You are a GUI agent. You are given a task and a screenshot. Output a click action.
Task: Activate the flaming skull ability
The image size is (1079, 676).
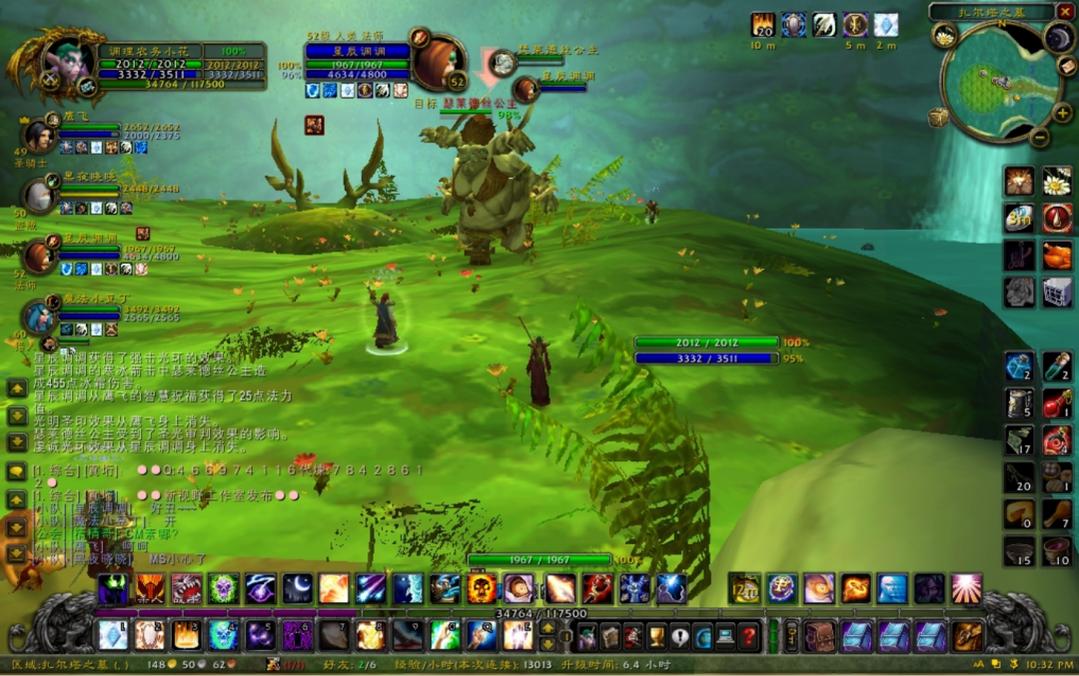[x=481, y=589]
